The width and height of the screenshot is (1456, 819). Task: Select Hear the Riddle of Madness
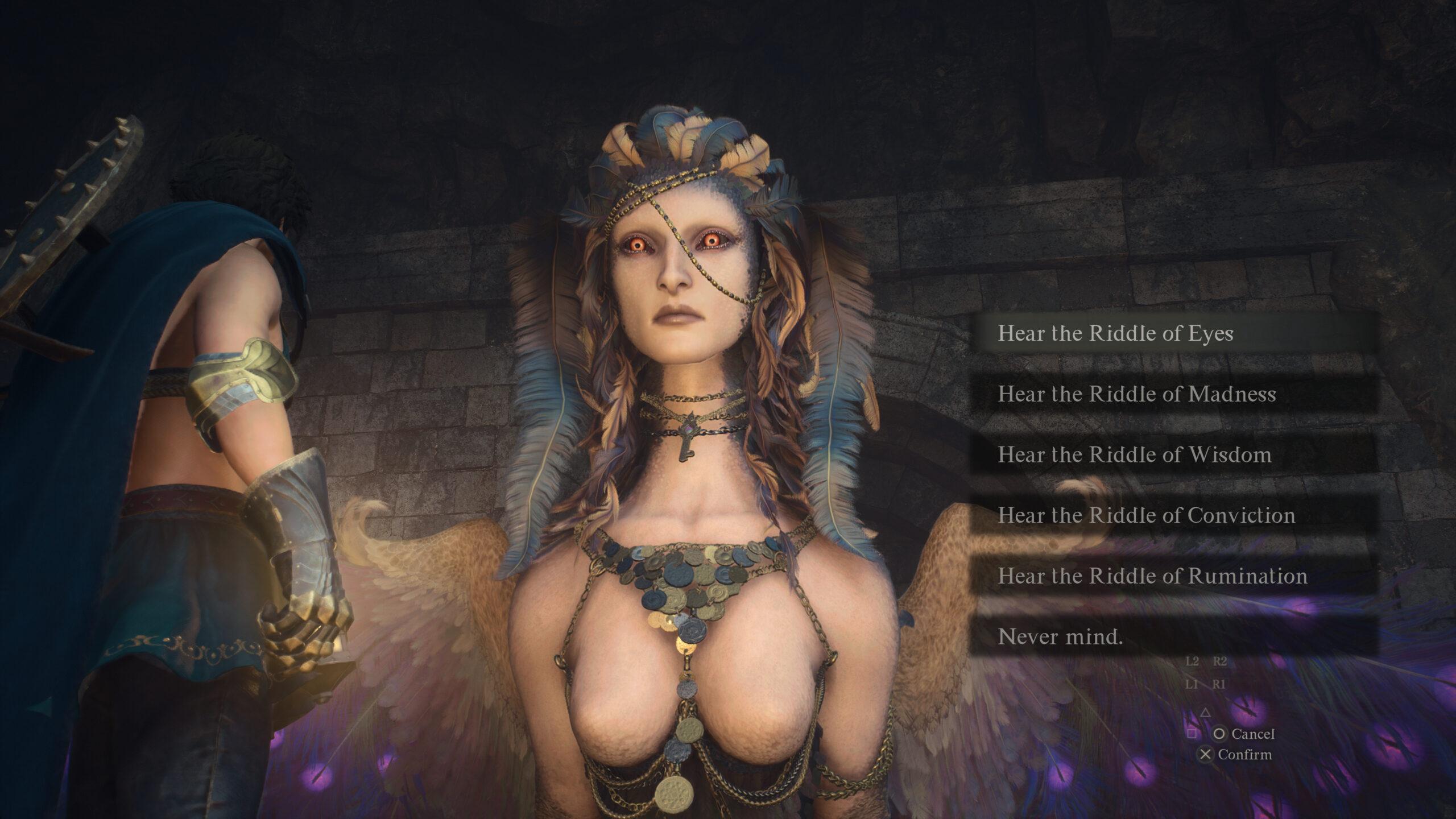1137,395
